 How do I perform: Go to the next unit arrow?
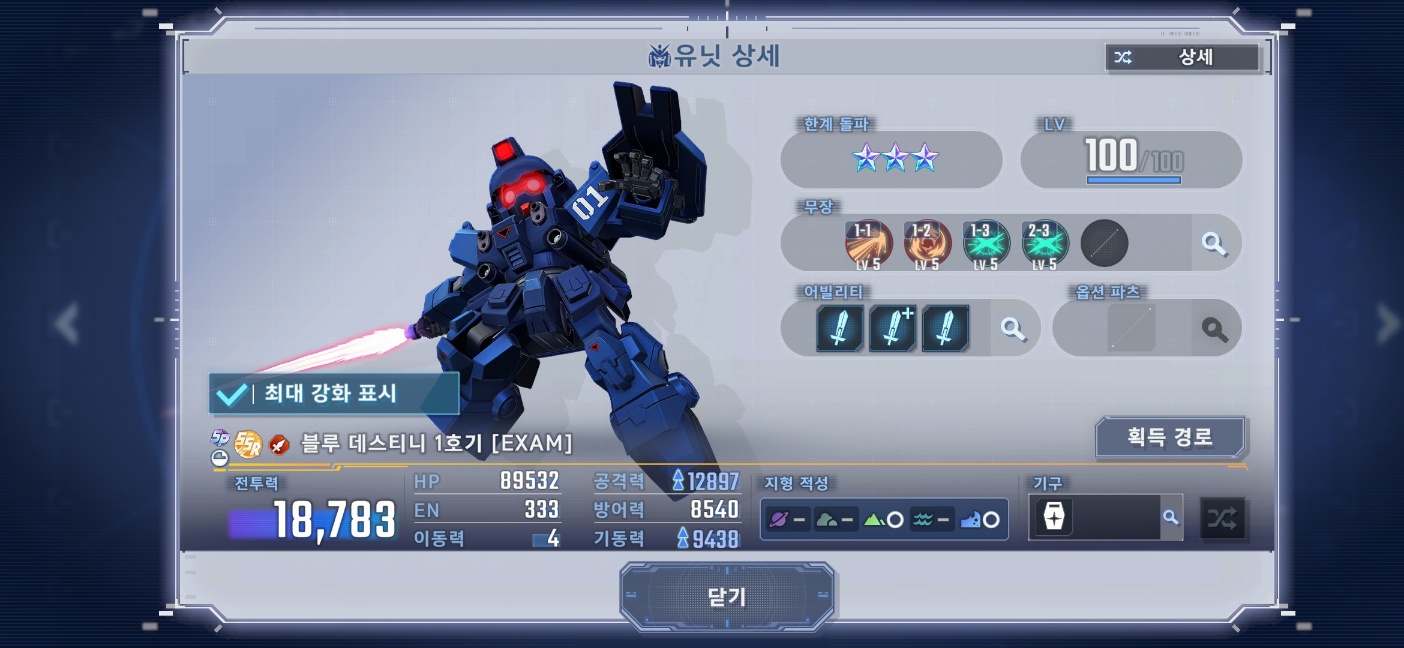(x=1388, y=323)
